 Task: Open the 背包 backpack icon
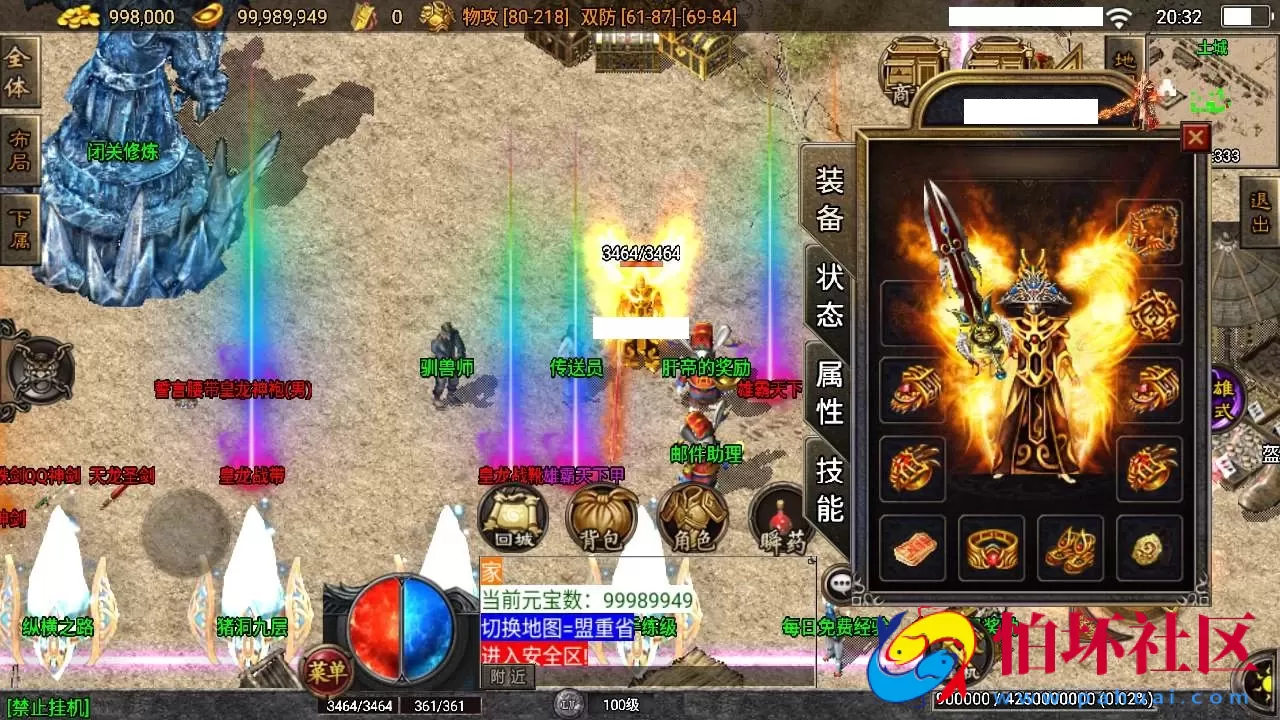(601, 517)
